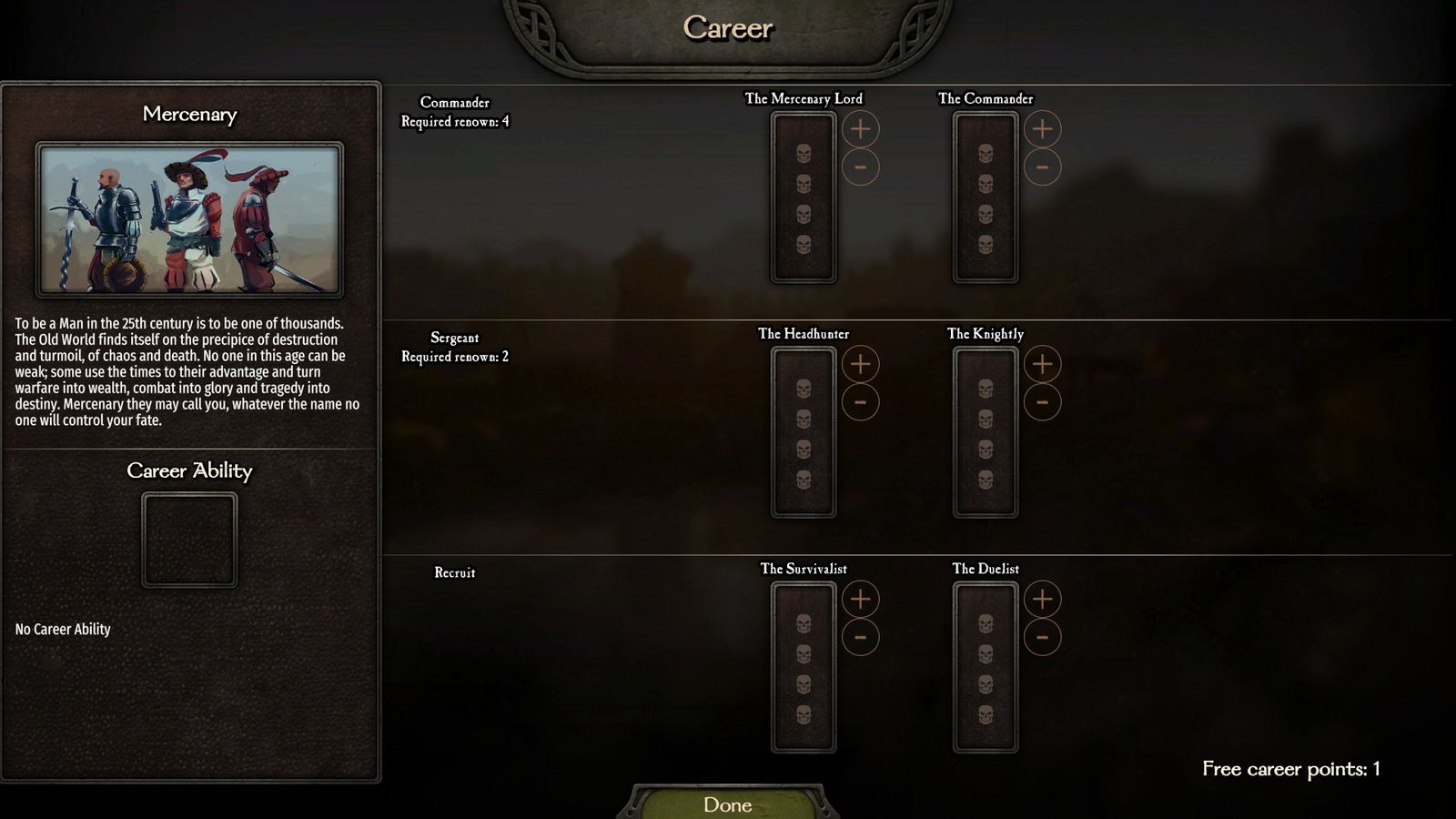Decrease The Duelist skill level
This screenshot has height=819, width=1456.
[x=1042, y=637]
